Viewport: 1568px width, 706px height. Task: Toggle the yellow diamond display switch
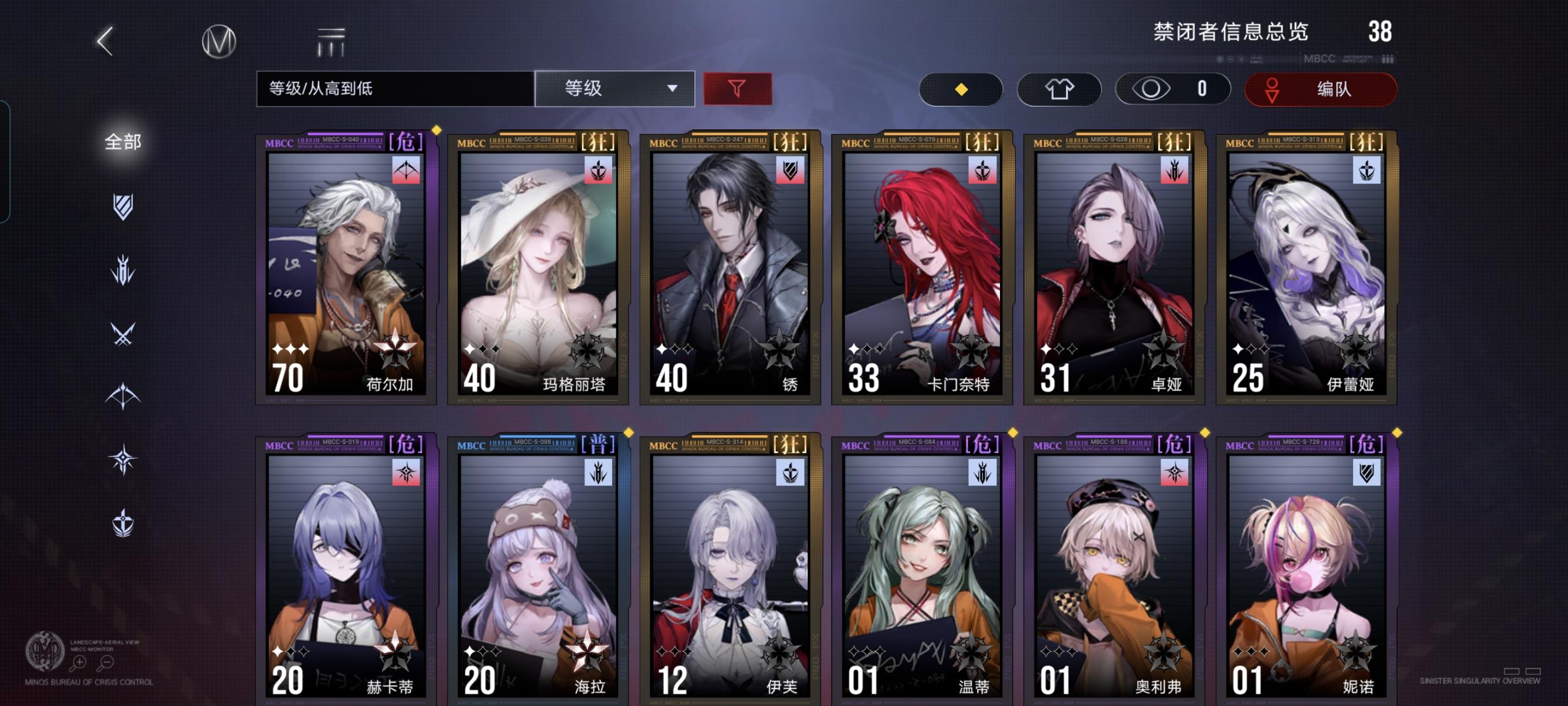(x=961, y=89)
